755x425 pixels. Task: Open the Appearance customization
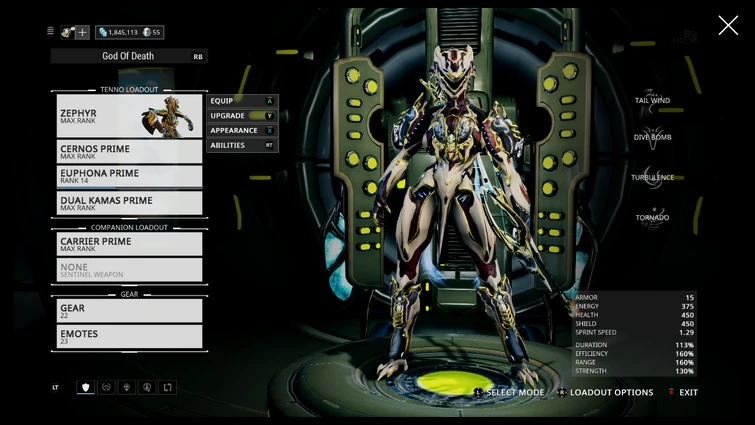click(241, 131)
